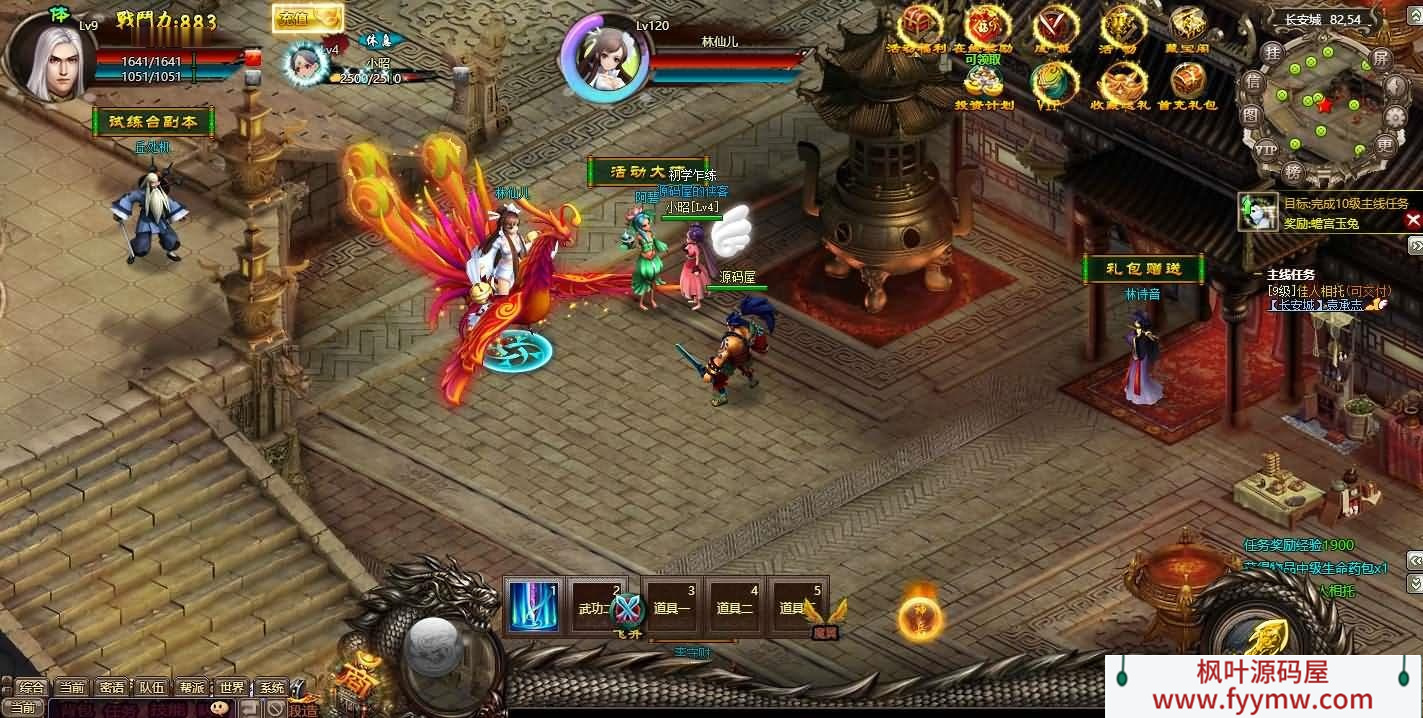Screen dimensions: 1423x718
Task: Open the 榜 ranking button on minimap
Action: tap(1293, 172)
